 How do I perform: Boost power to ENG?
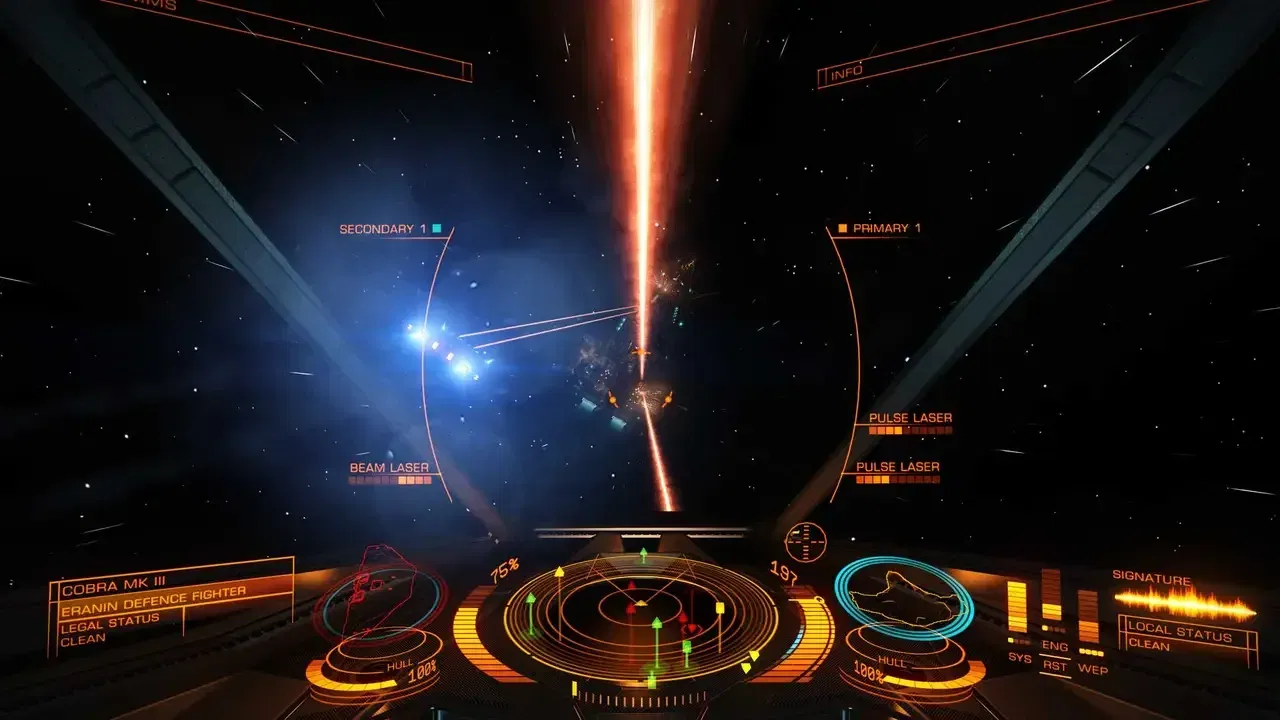click(1054, 646)
